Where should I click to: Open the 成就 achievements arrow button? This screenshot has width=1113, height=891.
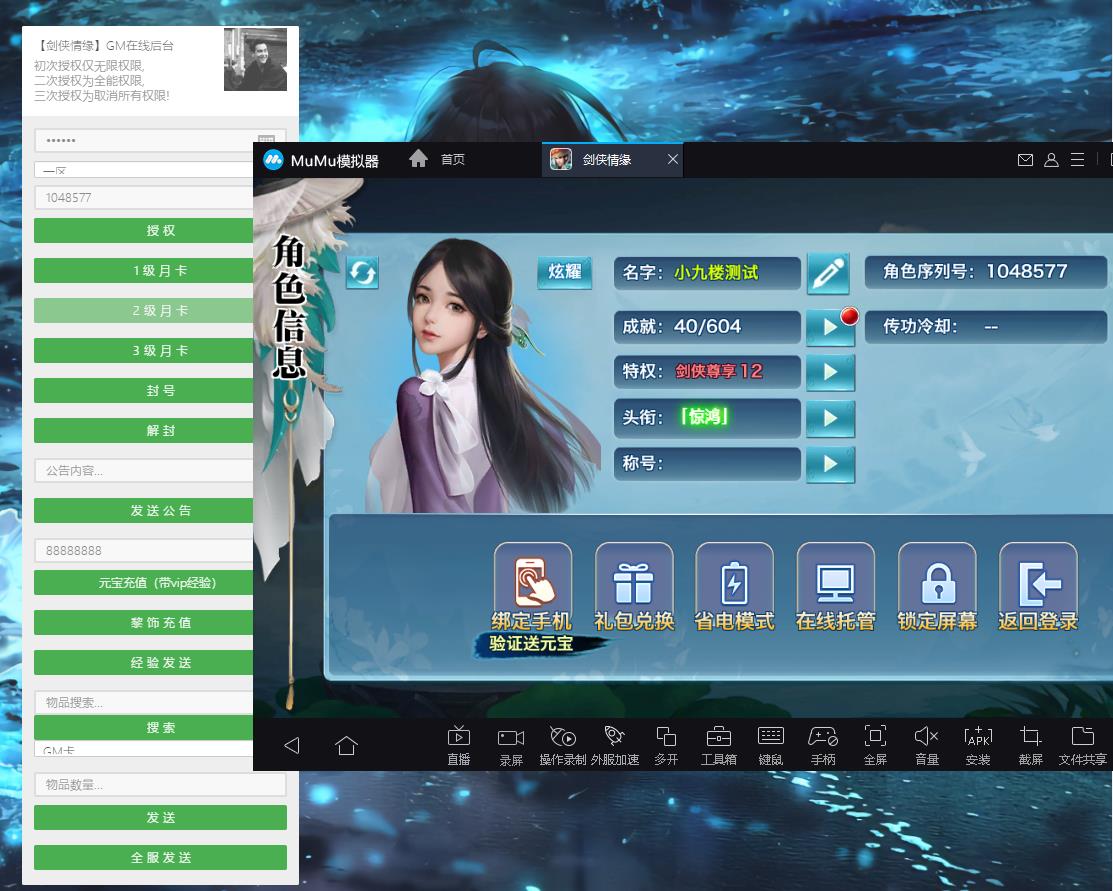click(x=830, y=327)
